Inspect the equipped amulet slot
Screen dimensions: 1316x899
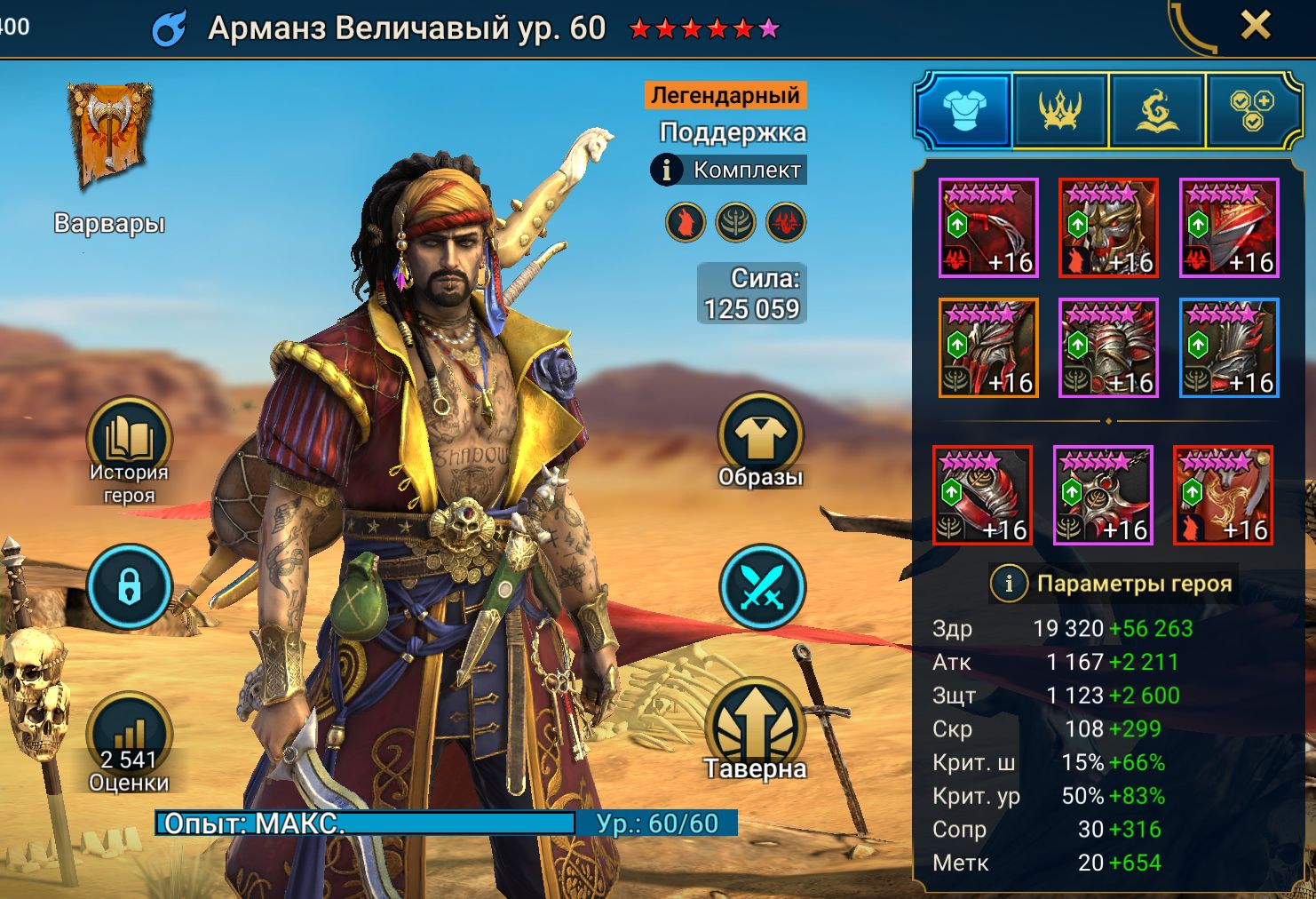pyautogui.click(x=1103, y=495)
